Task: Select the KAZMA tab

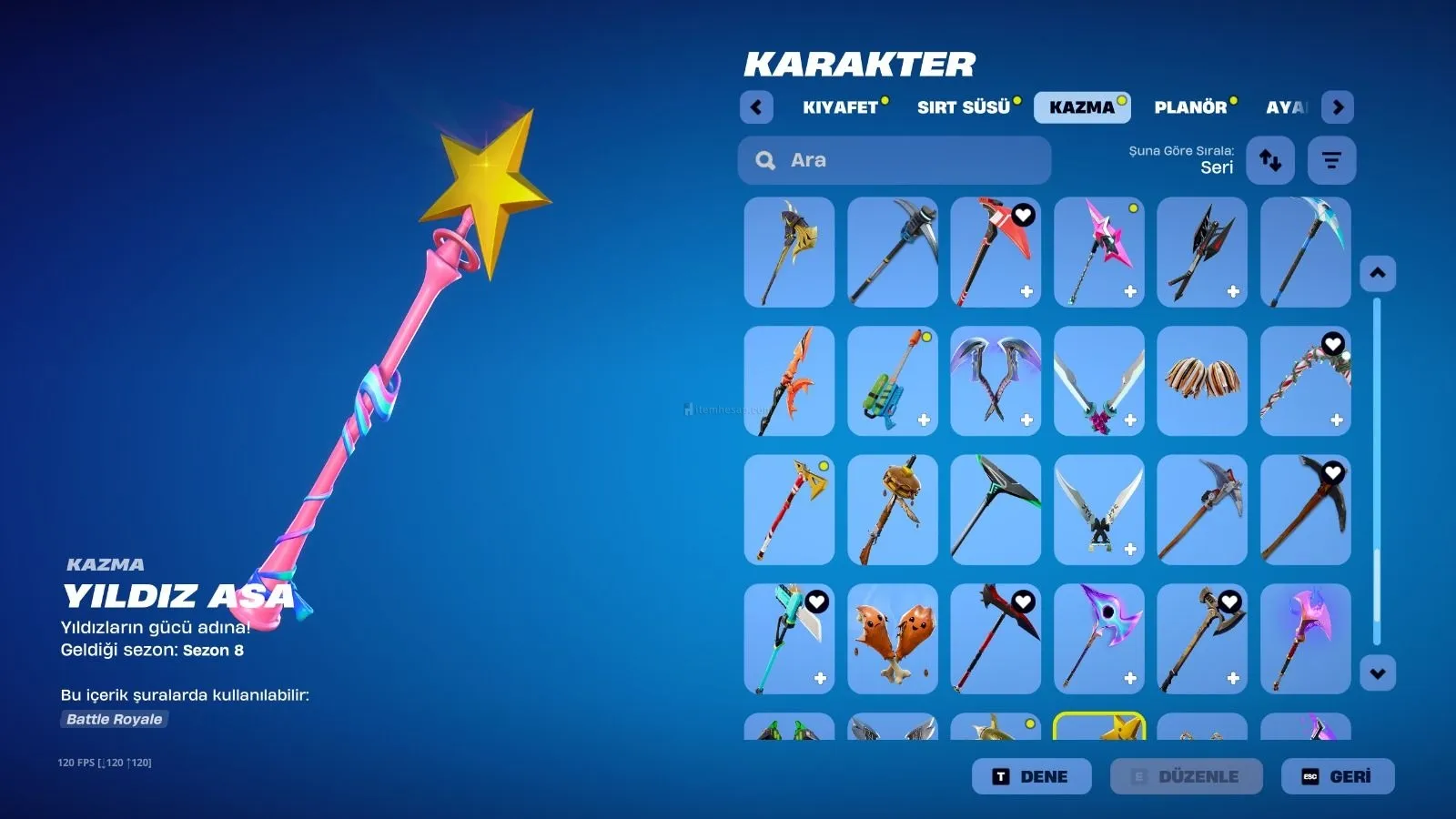Action: tap(1082, 107)
